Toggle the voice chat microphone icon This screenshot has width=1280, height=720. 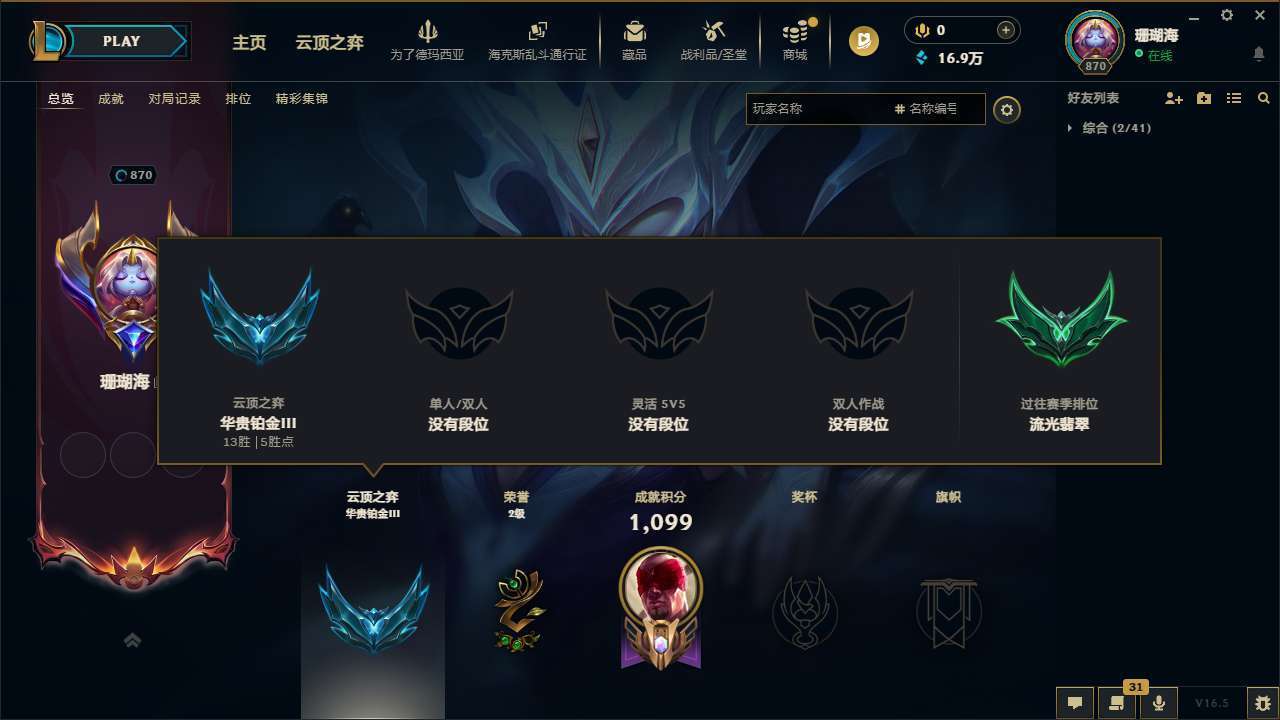1159,703
